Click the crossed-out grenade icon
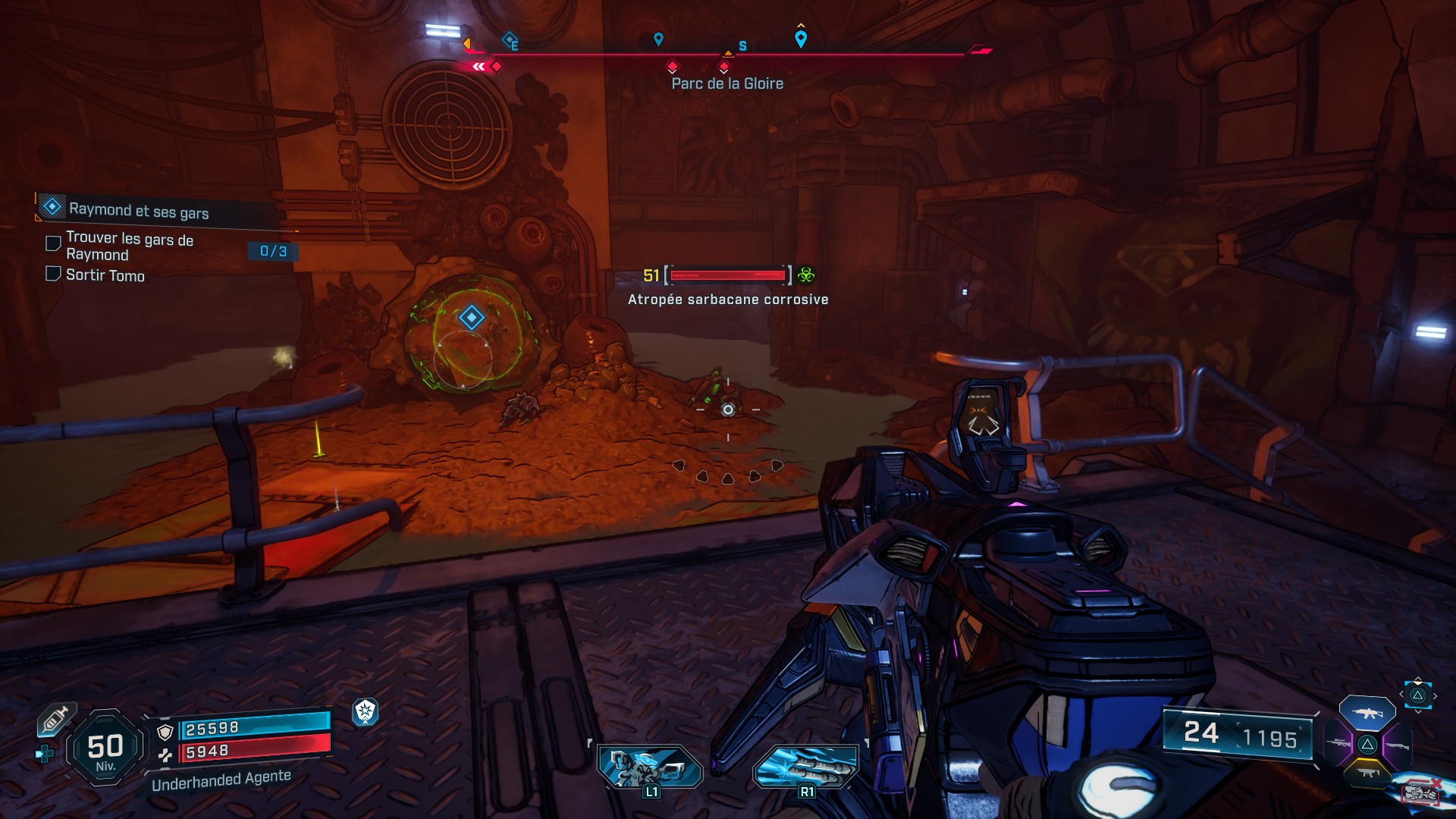The width and height of the screenshot is (1456, 819). point(1421,792)
